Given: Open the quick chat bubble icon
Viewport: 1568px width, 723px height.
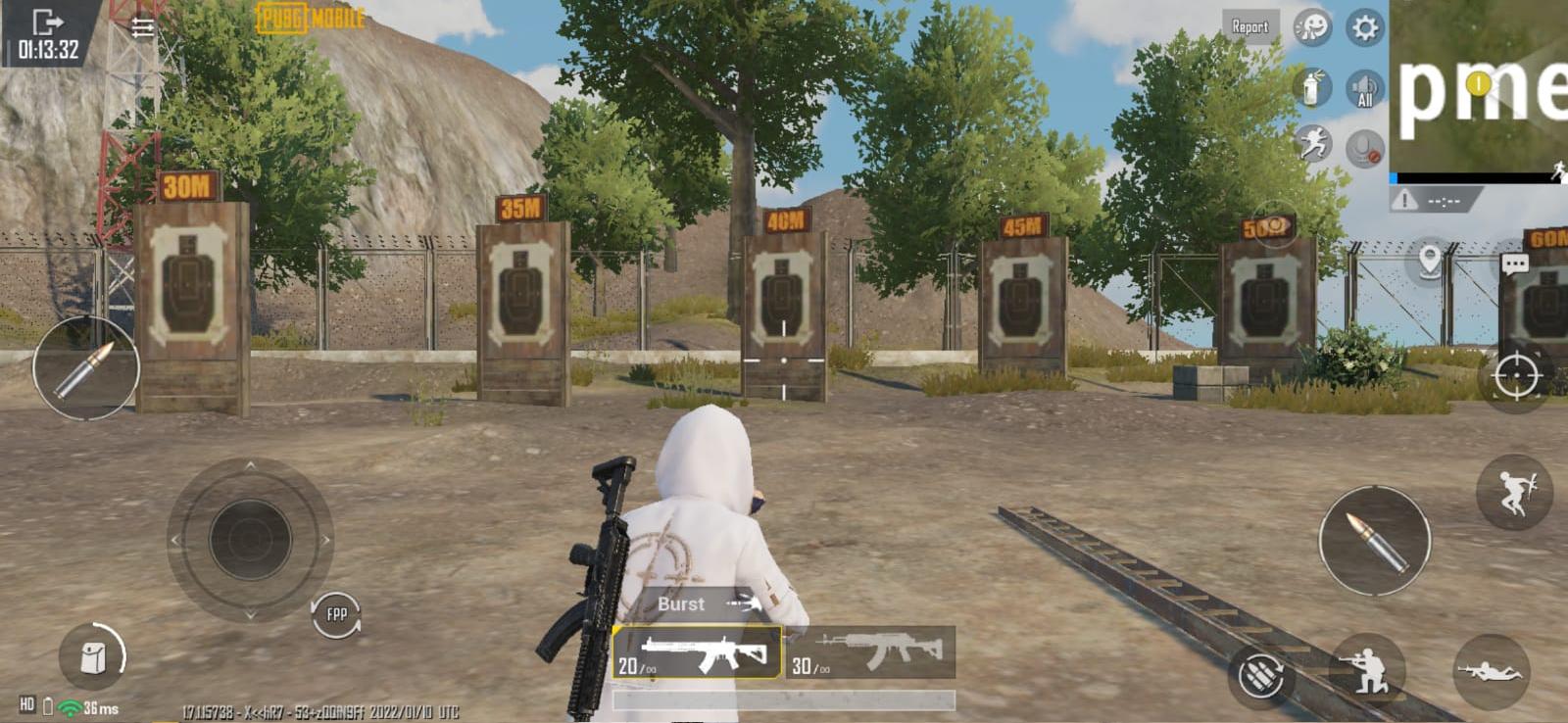Looking at the screenshot, I should click(x=1513, y=265).
